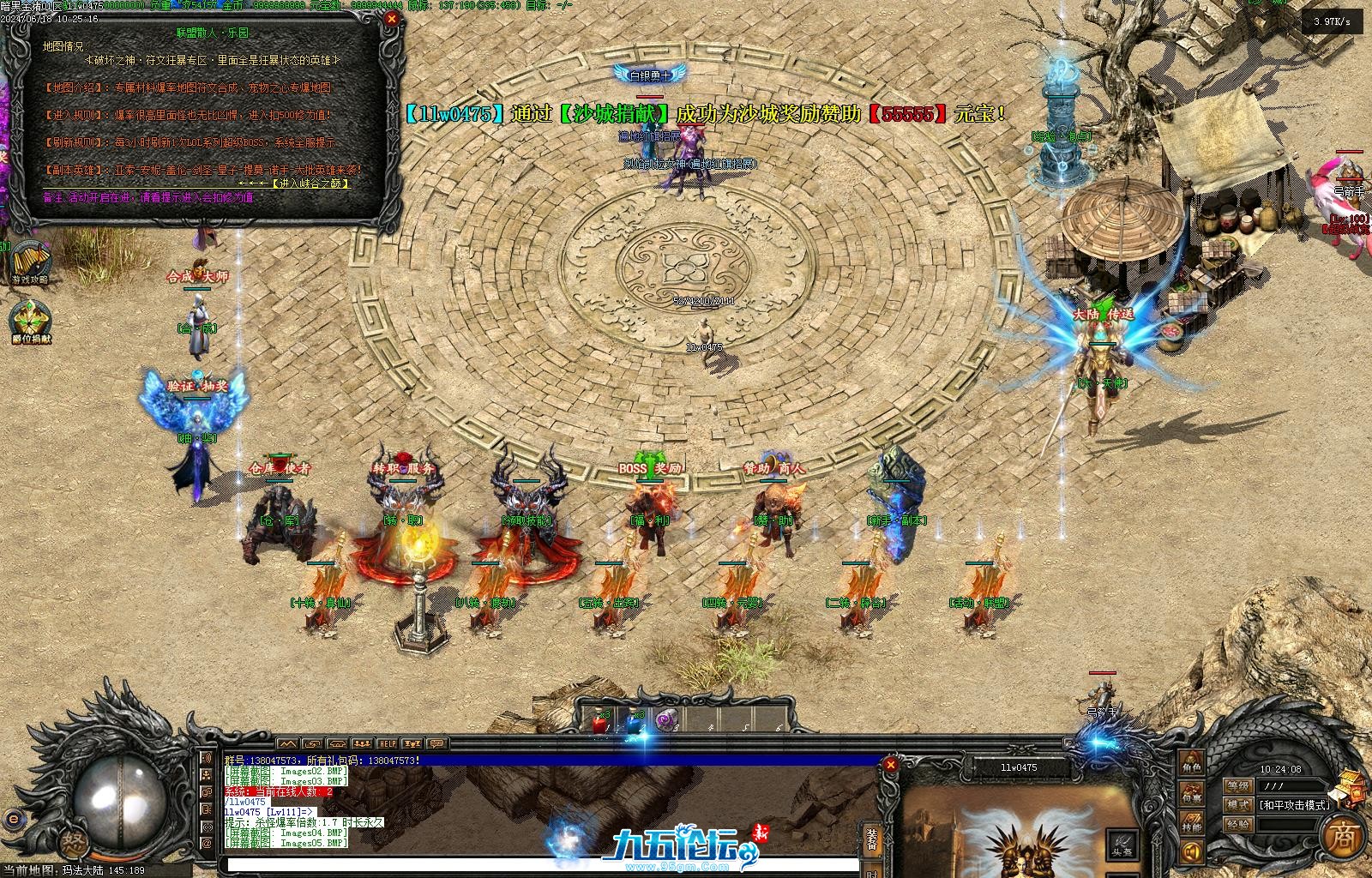The image size is (1372, 878).
Task: Open the 角色 character sheet
Action: pos(1191,760)
